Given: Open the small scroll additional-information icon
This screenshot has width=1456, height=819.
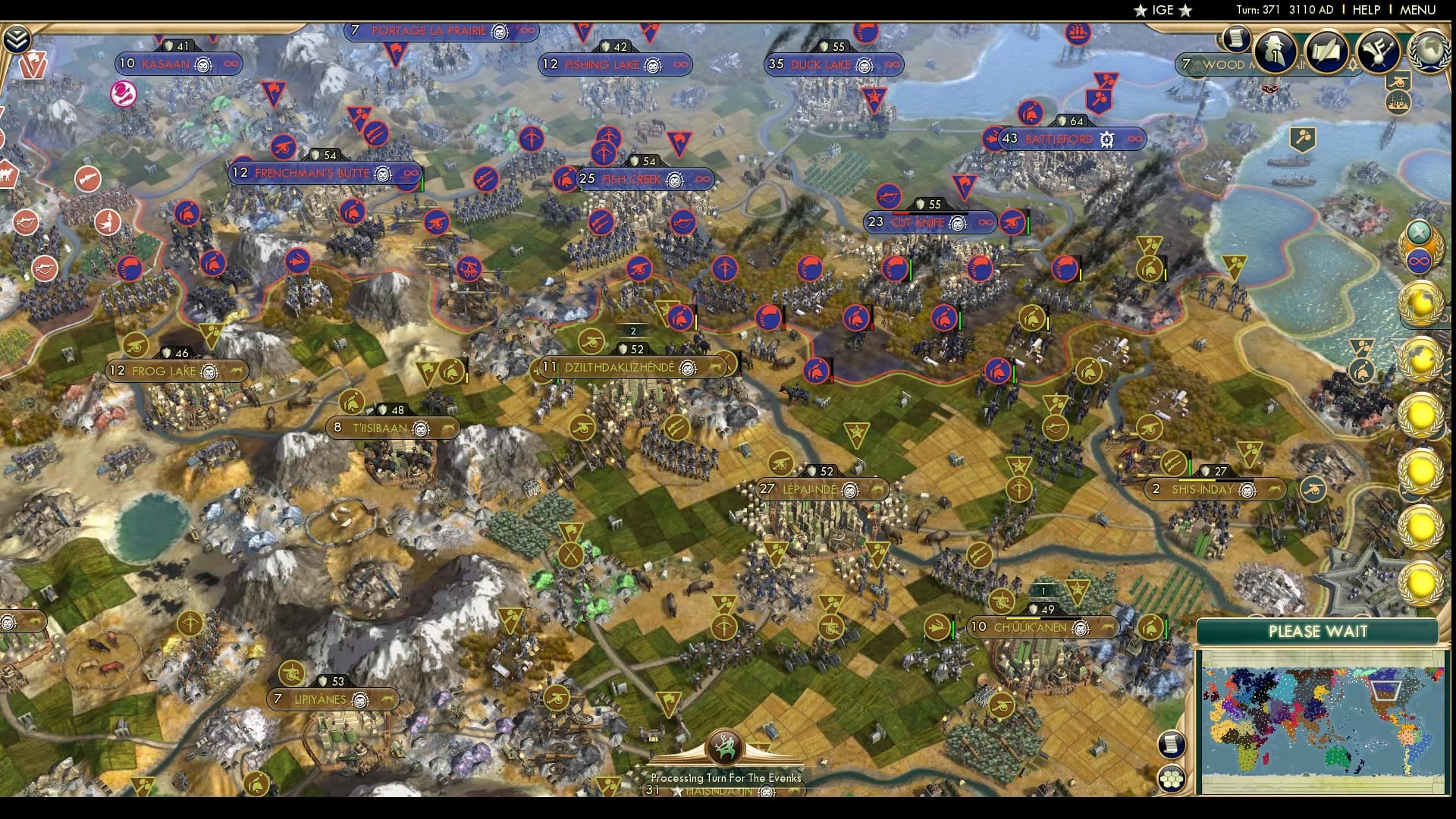Looking at the screenshot, I should 1236,38.
